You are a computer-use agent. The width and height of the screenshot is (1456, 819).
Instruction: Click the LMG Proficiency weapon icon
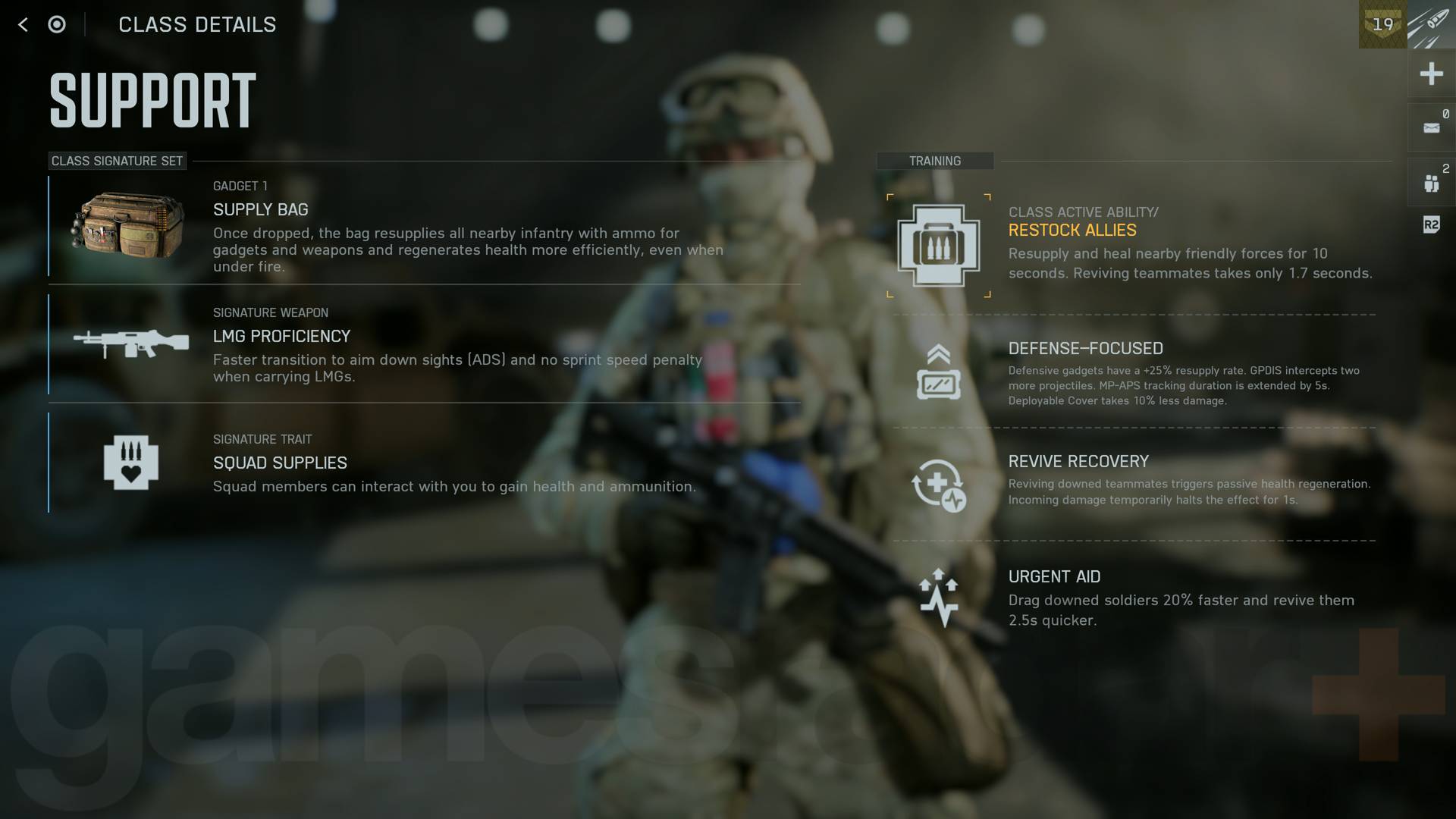click(x=130, y=344)
